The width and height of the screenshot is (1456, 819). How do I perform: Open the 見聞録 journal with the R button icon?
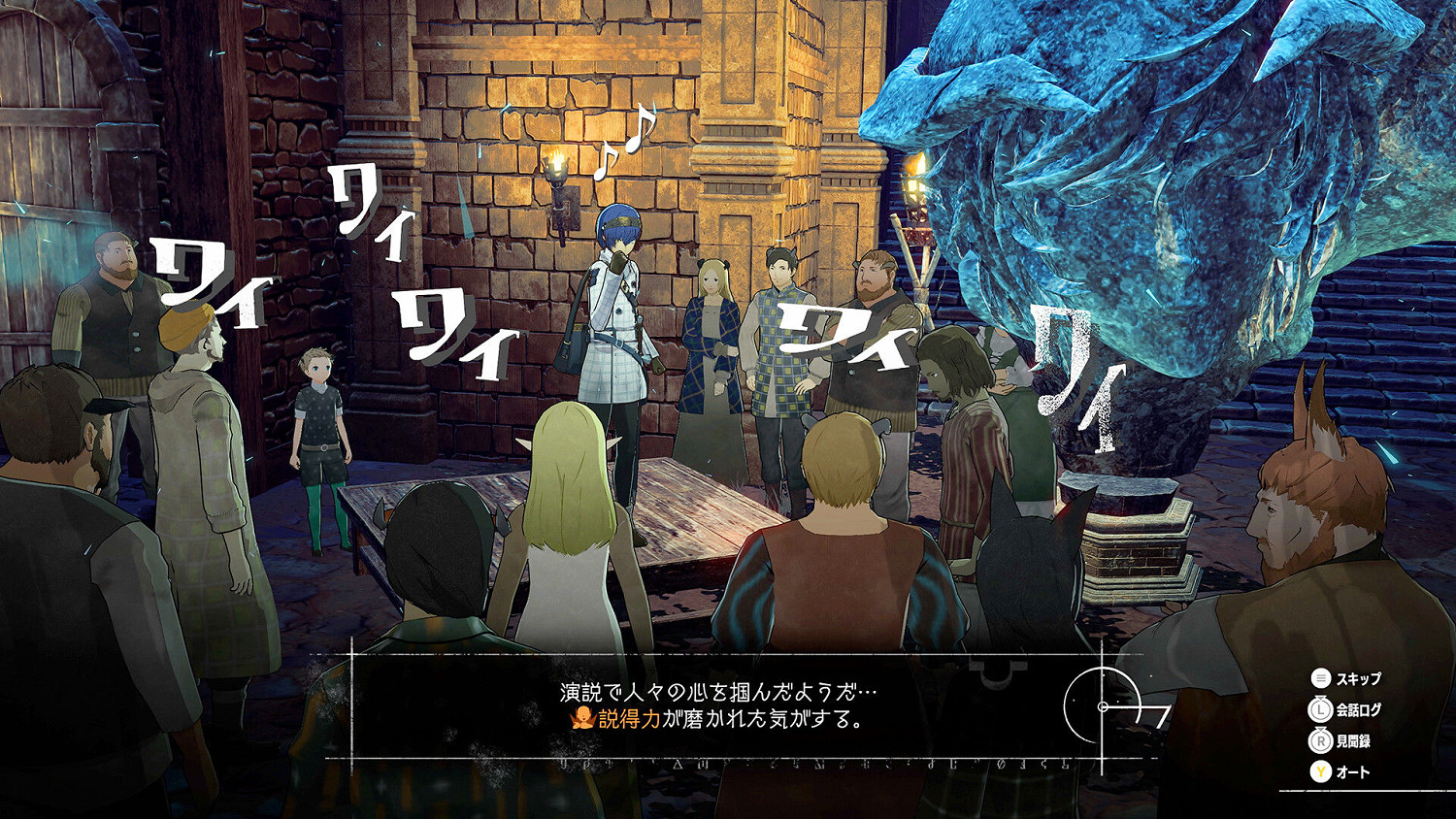1320,739
